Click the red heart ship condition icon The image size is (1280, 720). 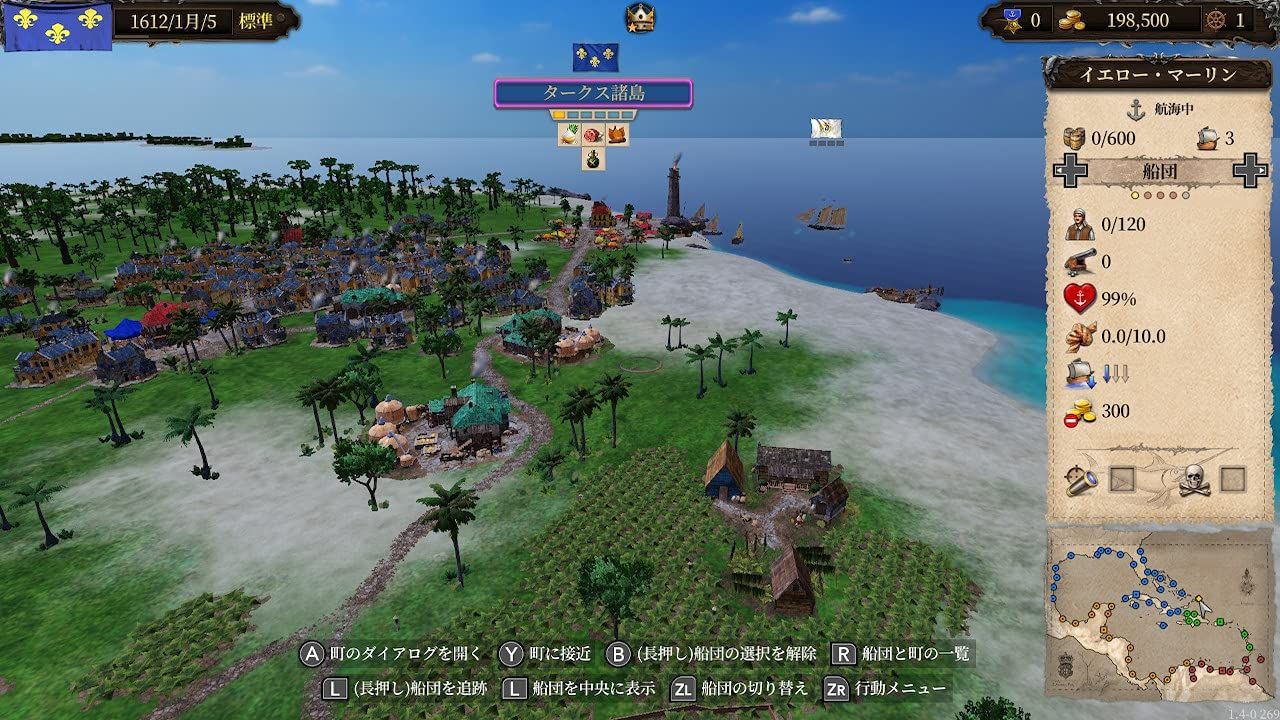1079,299
